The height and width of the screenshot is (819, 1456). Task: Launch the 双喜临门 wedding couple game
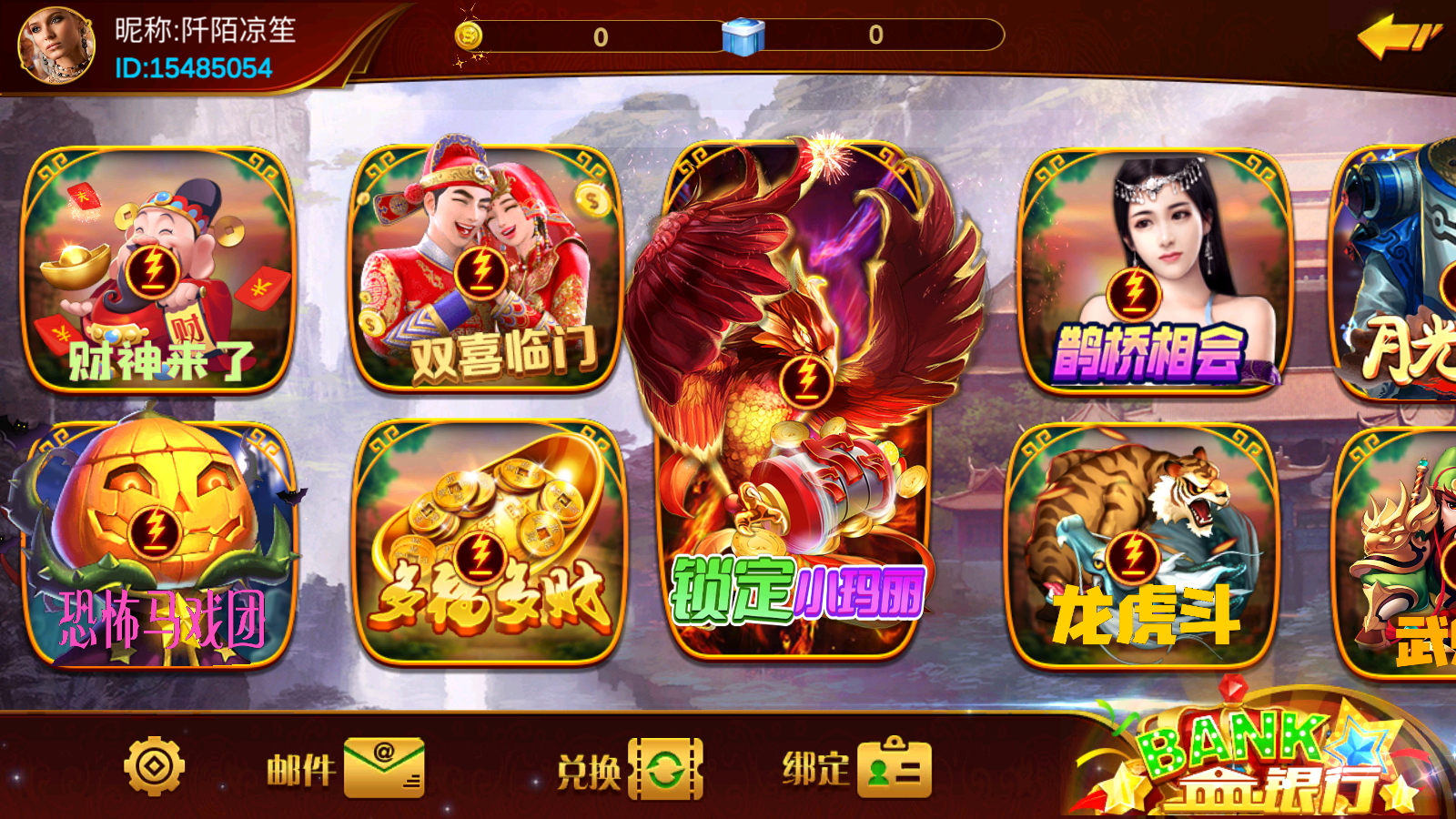click(x=486, y=270)
